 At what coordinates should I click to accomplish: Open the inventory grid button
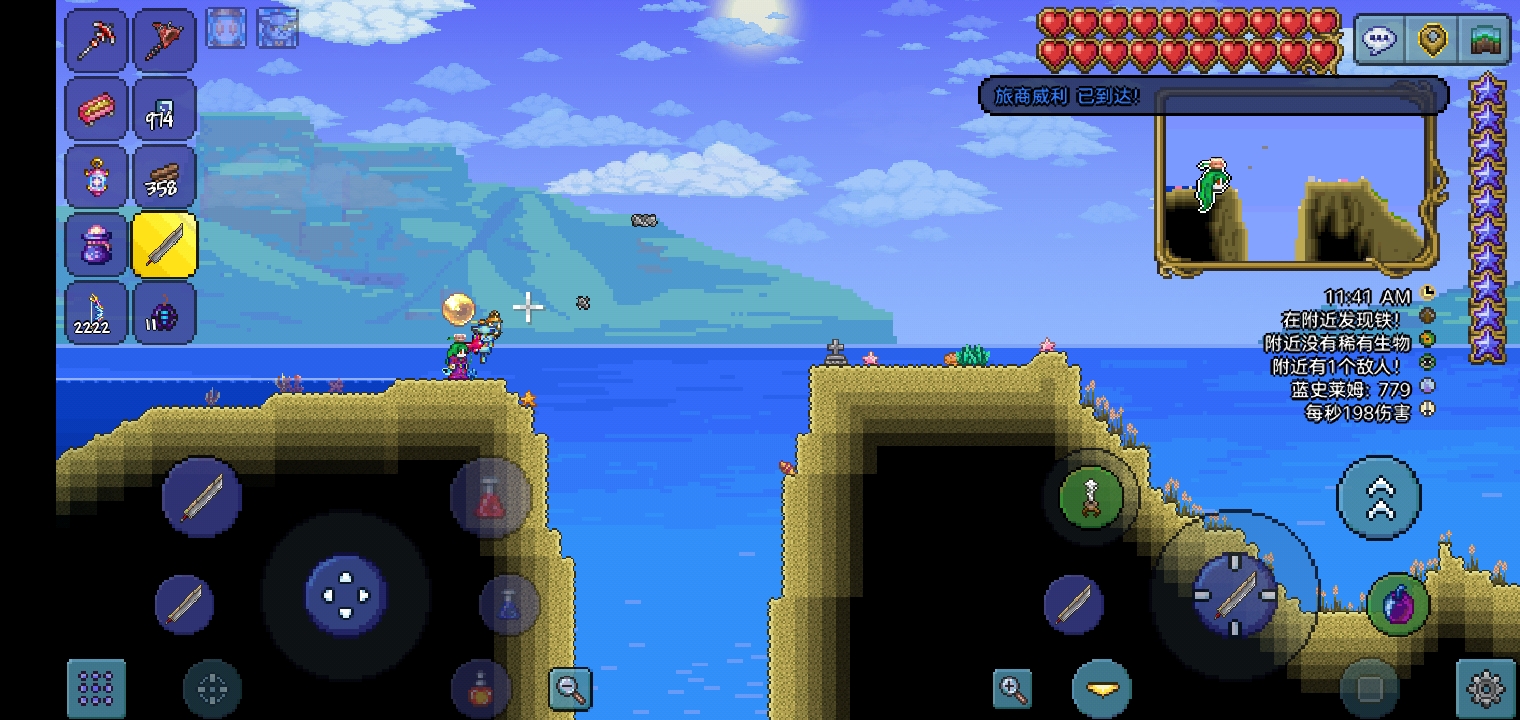(96, 688)
